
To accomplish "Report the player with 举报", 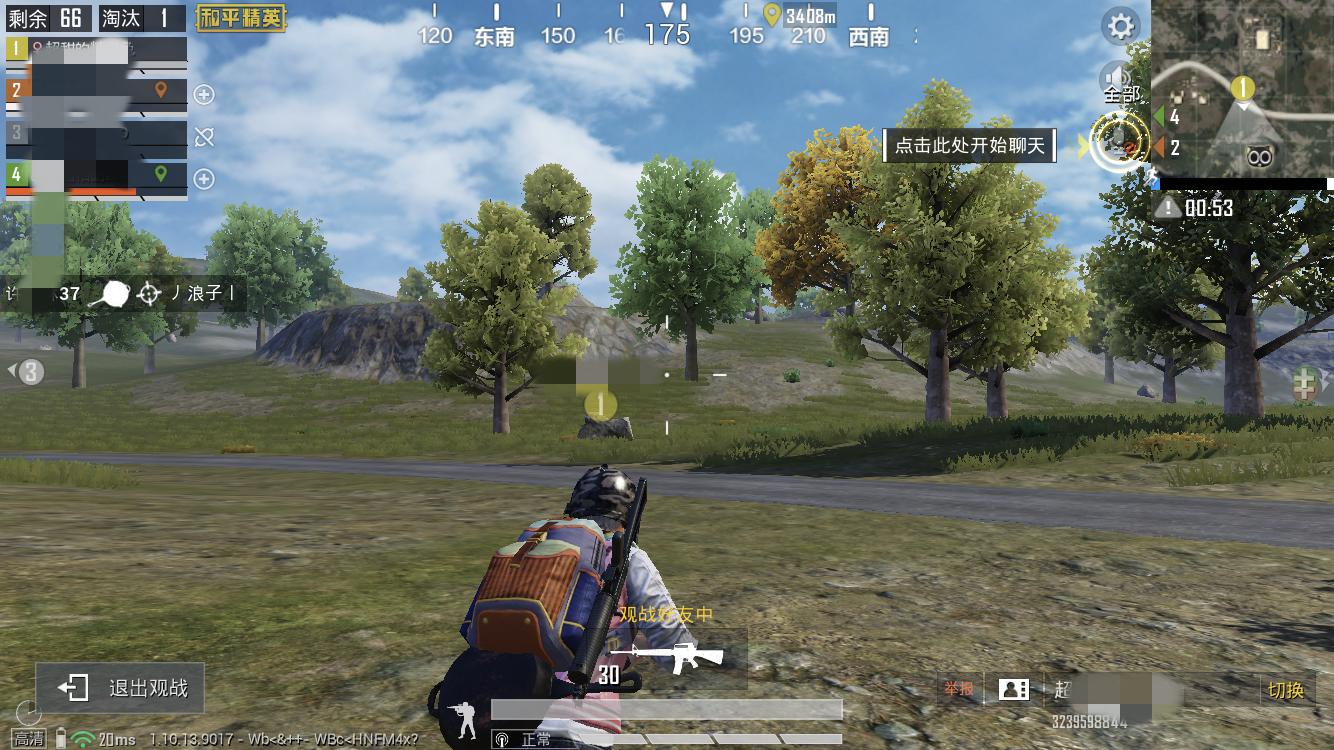I will 958,689.
